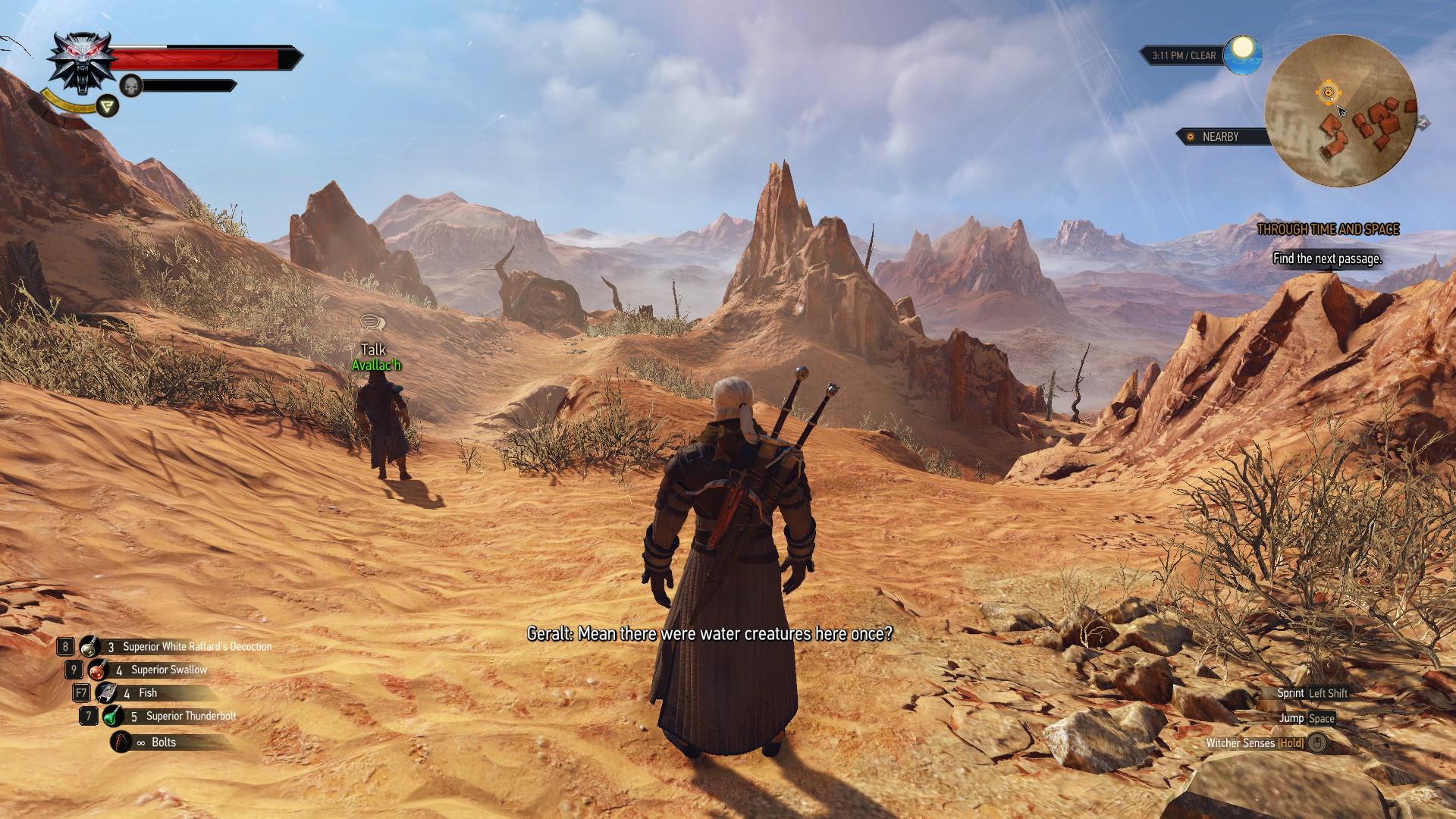Image resolution: width=1456 pixels, height=819 pixels.
Task: Click the sun weather icon
Action: point(1243,50)
